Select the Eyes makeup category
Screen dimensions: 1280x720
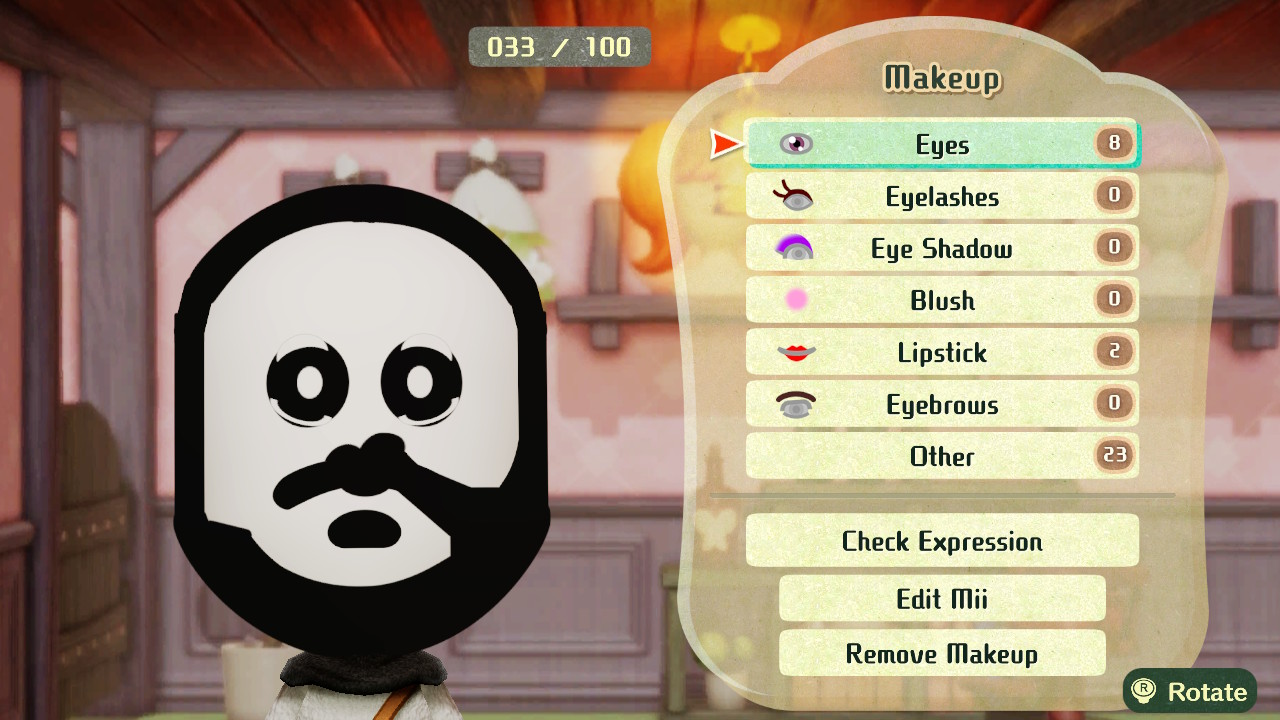pyautogui.click(x=941, y=144)
